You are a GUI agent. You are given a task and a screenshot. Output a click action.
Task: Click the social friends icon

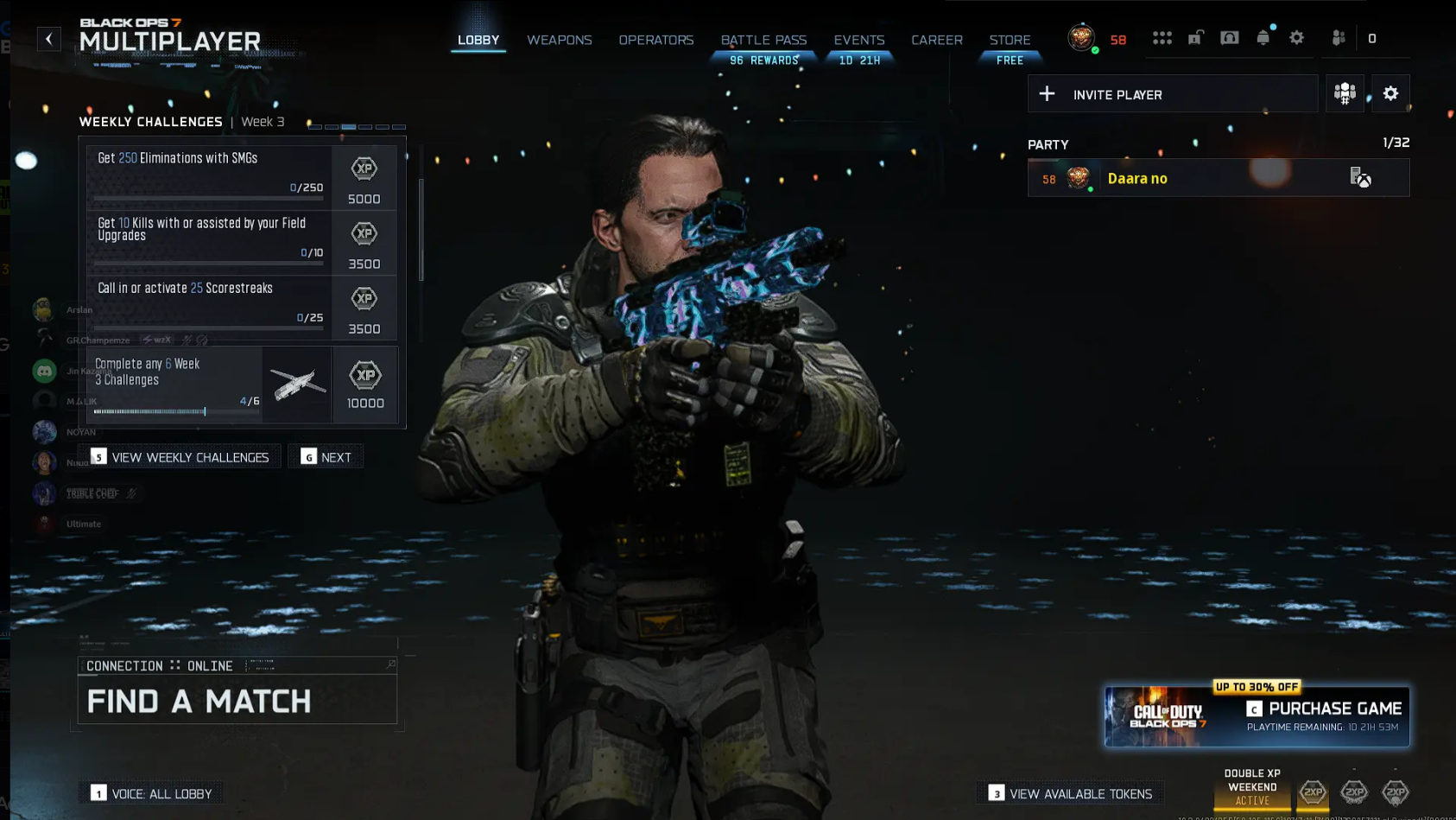pos(1337,37)
